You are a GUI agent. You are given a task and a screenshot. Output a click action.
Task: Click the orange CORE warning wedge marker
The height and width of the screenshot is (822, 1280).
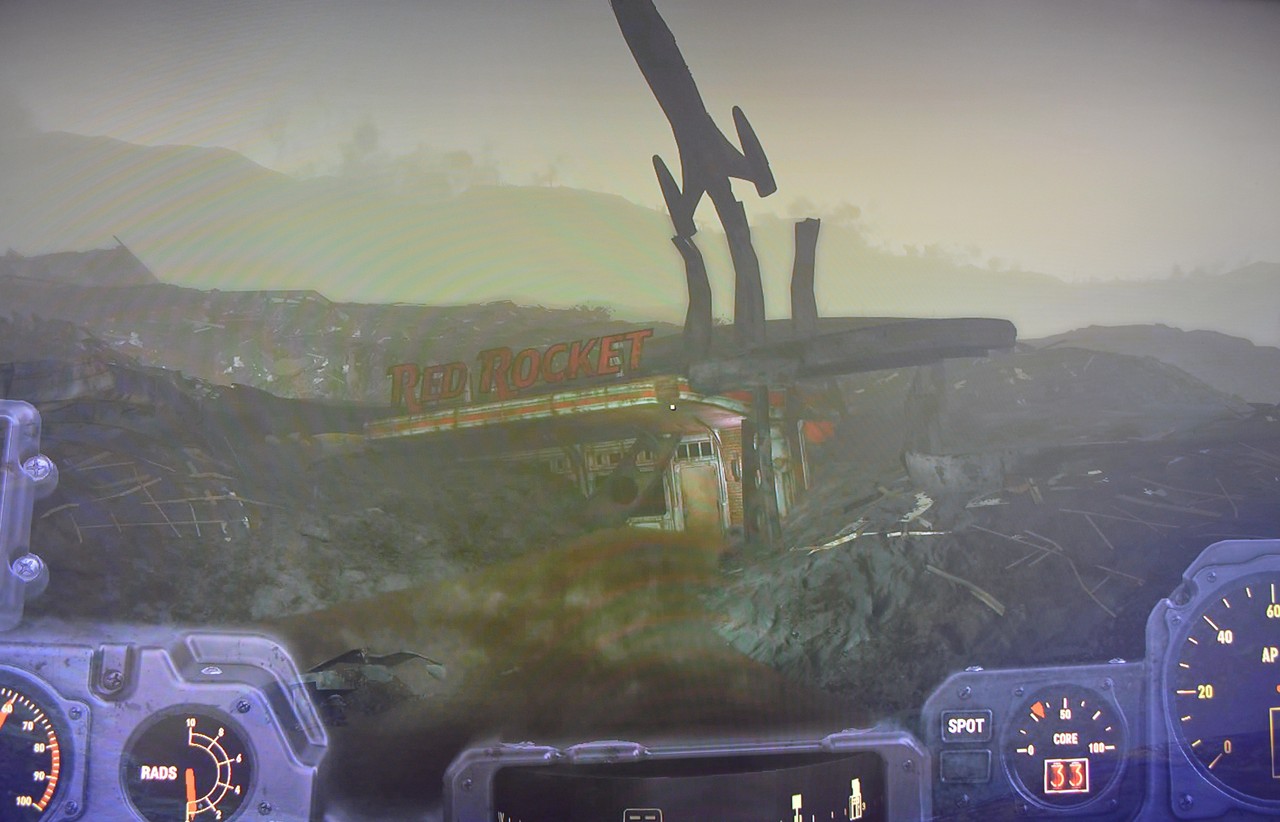(1037, 707)
